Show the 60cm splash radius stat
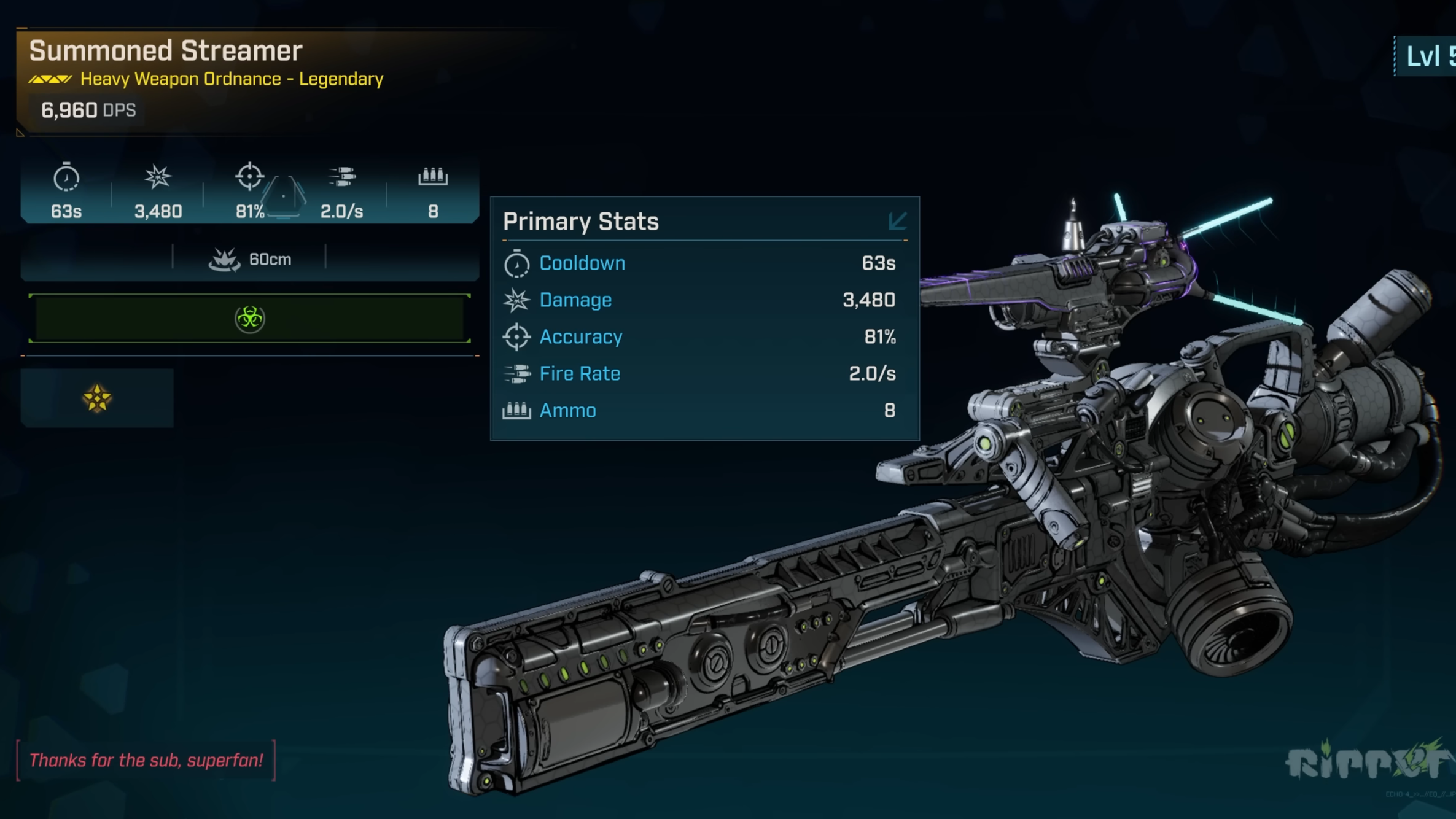This screenshot has width=1456, height=819. click(x=249, y=260)
